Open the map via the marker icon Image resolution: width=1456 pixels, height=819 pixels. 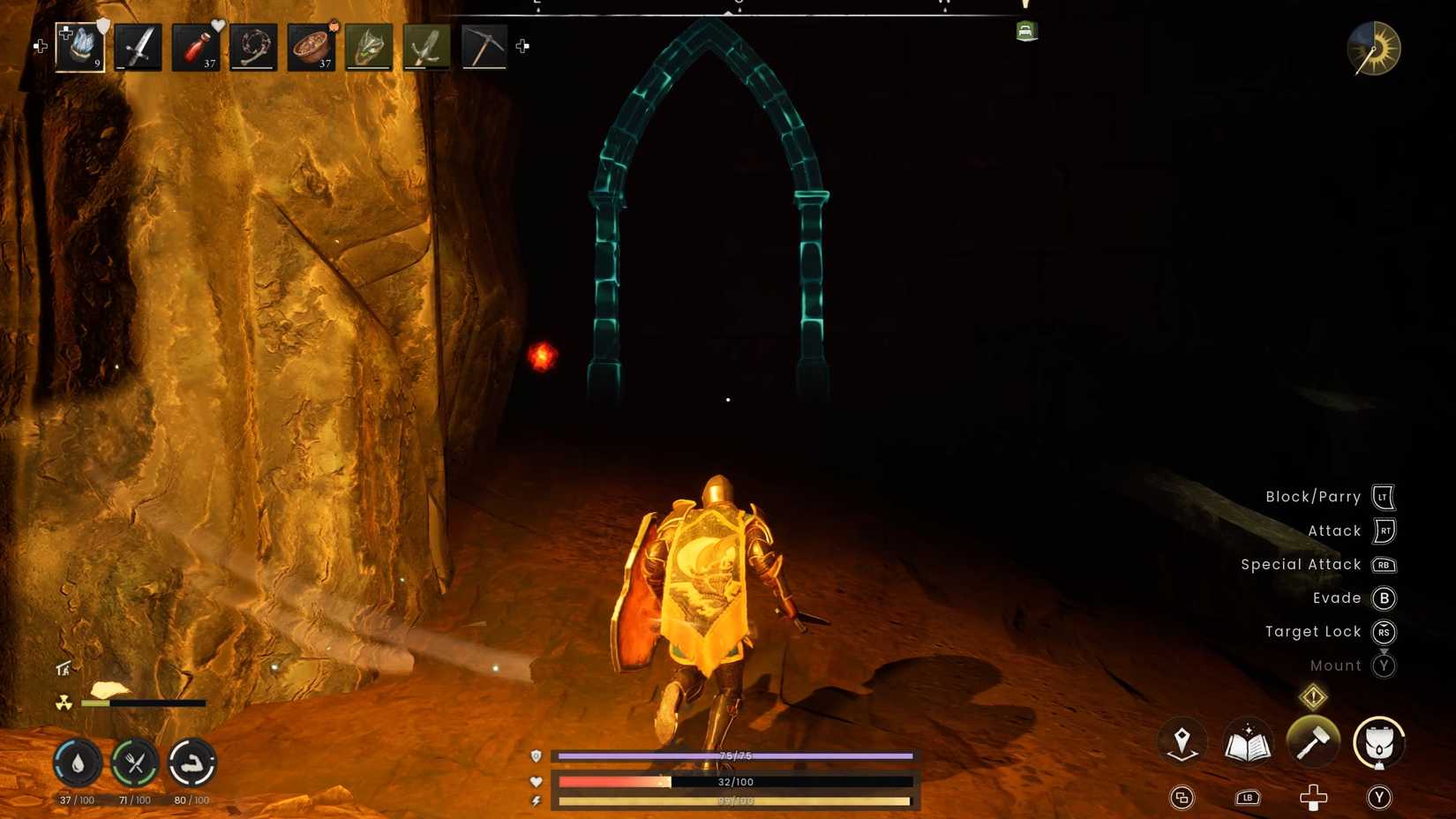(1182, 743)
